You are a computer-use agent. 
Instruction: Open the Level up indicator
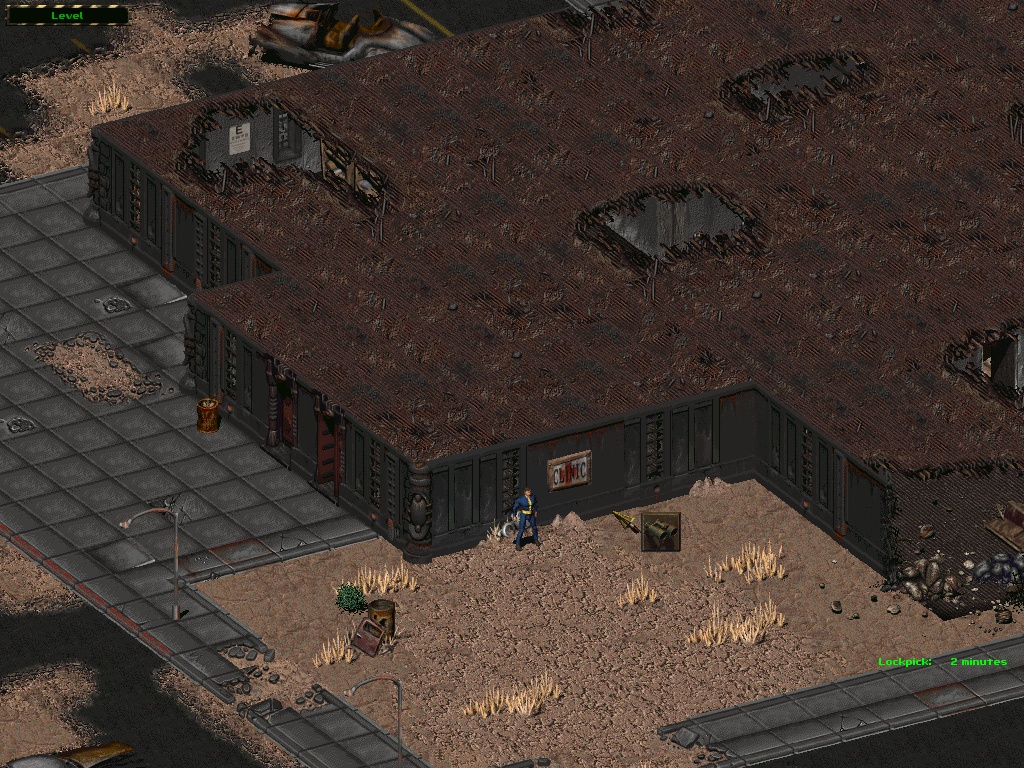pos(67,15)
